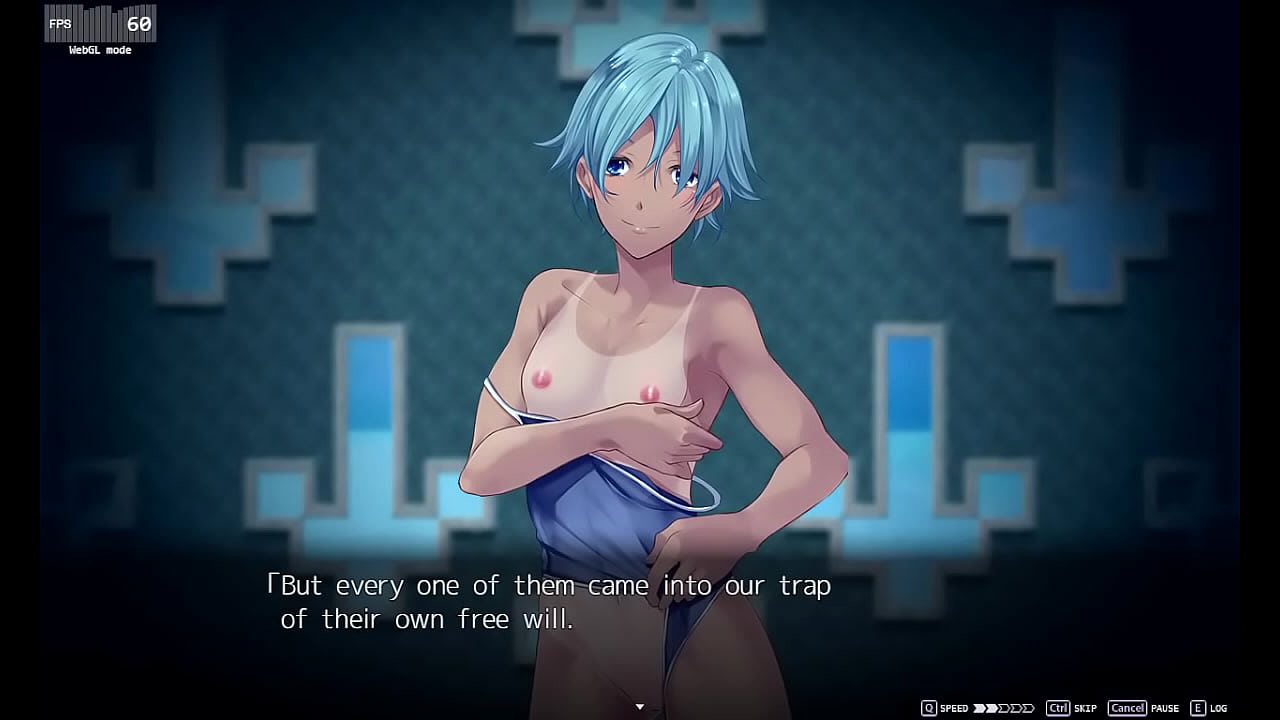
Task: Select the SPEED menu label
Action: pos(954,707)
